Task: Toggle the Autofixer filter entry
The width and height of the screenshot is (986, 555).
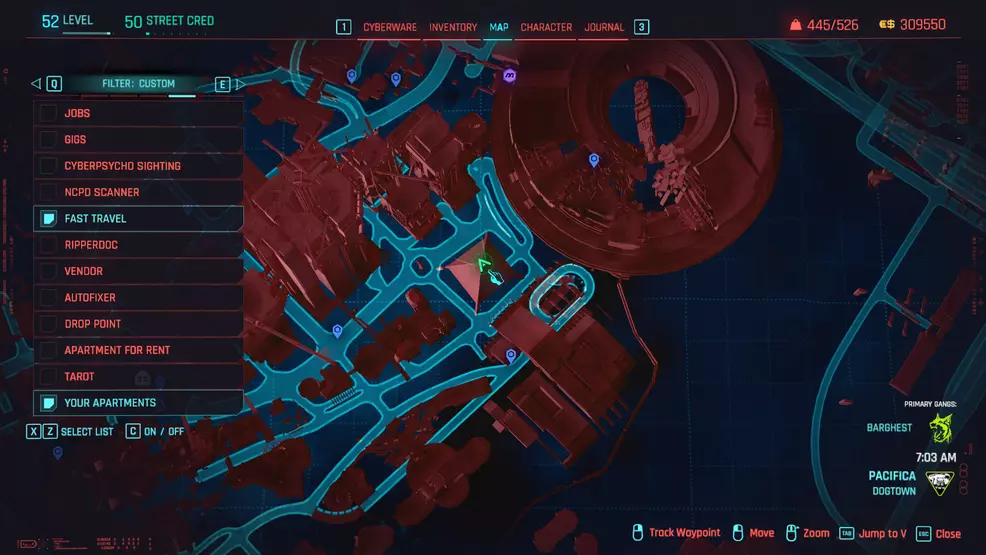Action: point(48,297)
